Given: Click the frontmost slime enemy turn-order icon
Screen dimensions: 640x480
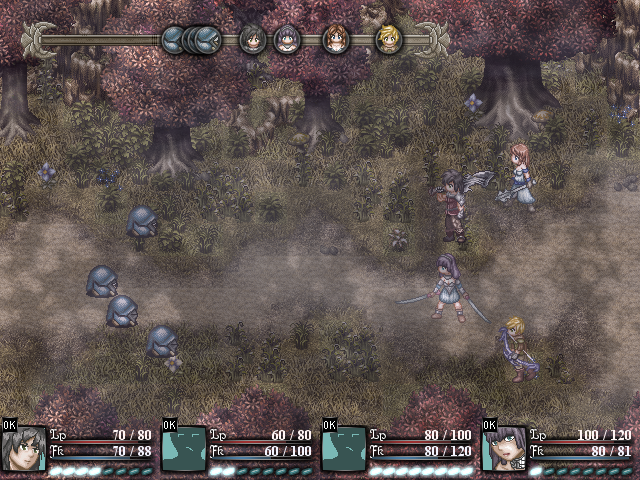Looking at the screenshot, I should coord(207,39).
